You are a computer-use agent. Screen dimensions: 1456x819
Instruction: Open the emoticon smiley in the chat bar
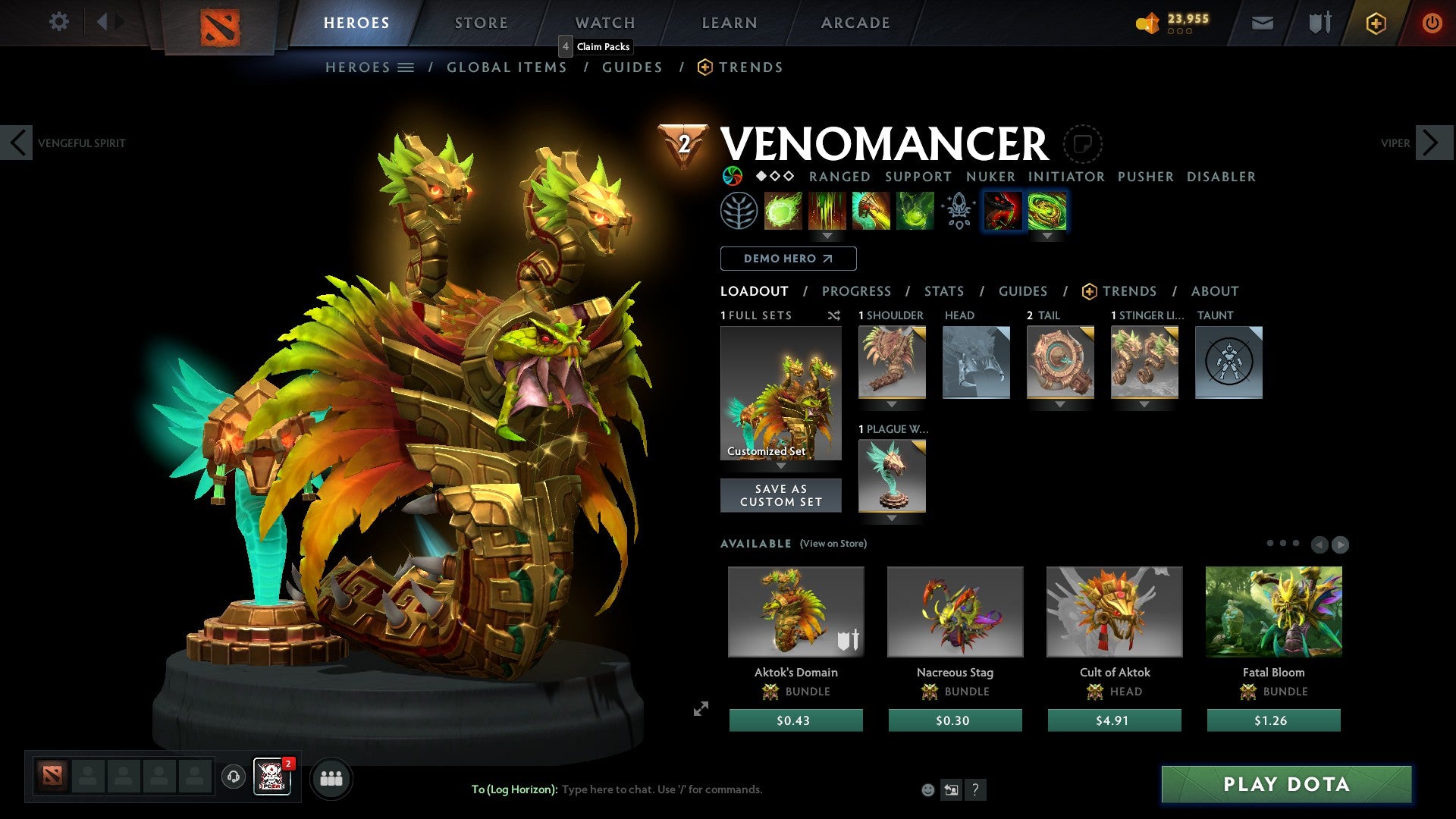tap(927, 789)
